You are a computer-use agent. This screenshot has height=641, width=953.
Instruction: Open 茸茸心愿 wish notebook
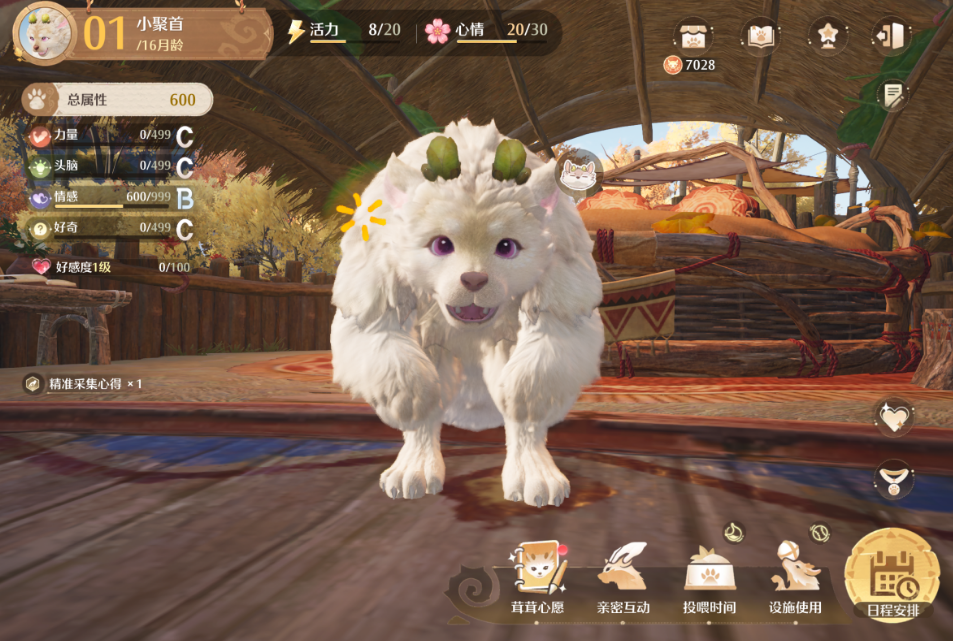(x=538, y=578)
